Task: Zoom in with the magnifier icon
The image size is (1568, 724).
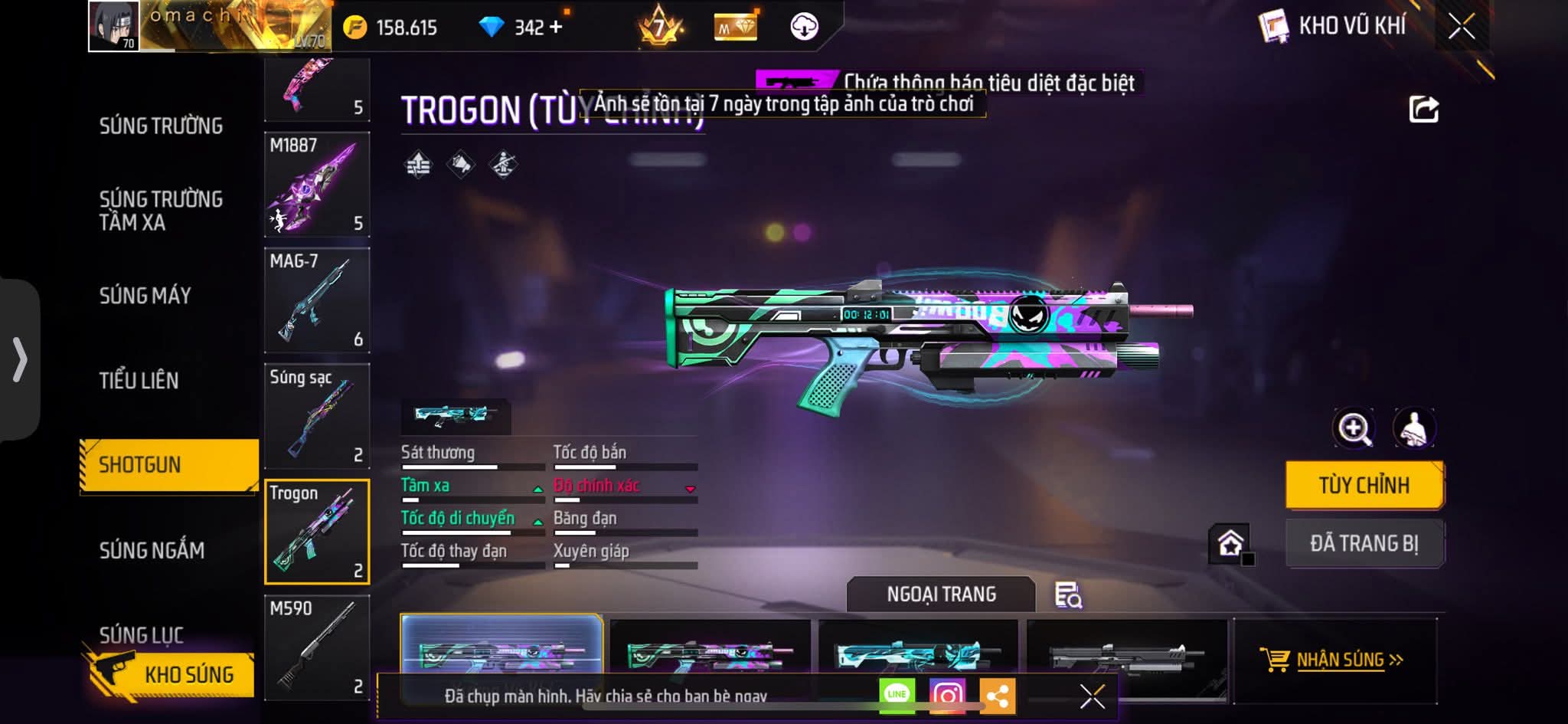Action: (1354, 428)
